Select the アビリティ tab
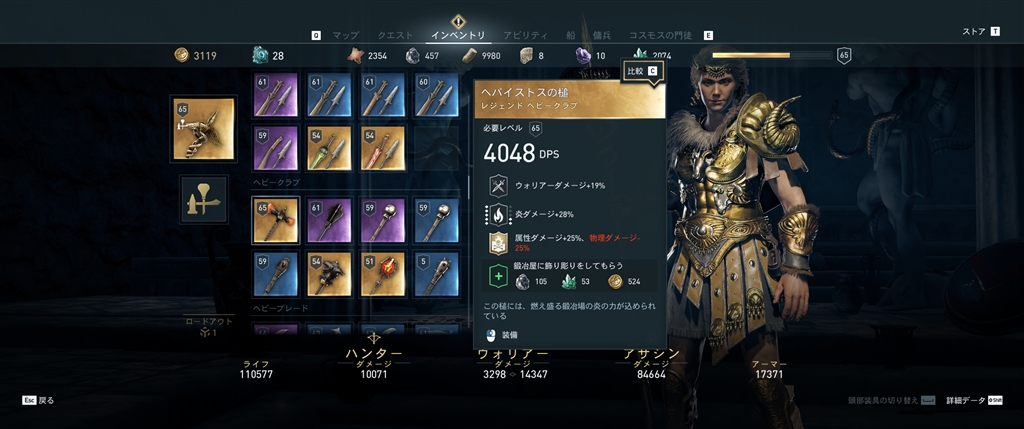This screenshot has width=1024, height=429. (525, 35)
